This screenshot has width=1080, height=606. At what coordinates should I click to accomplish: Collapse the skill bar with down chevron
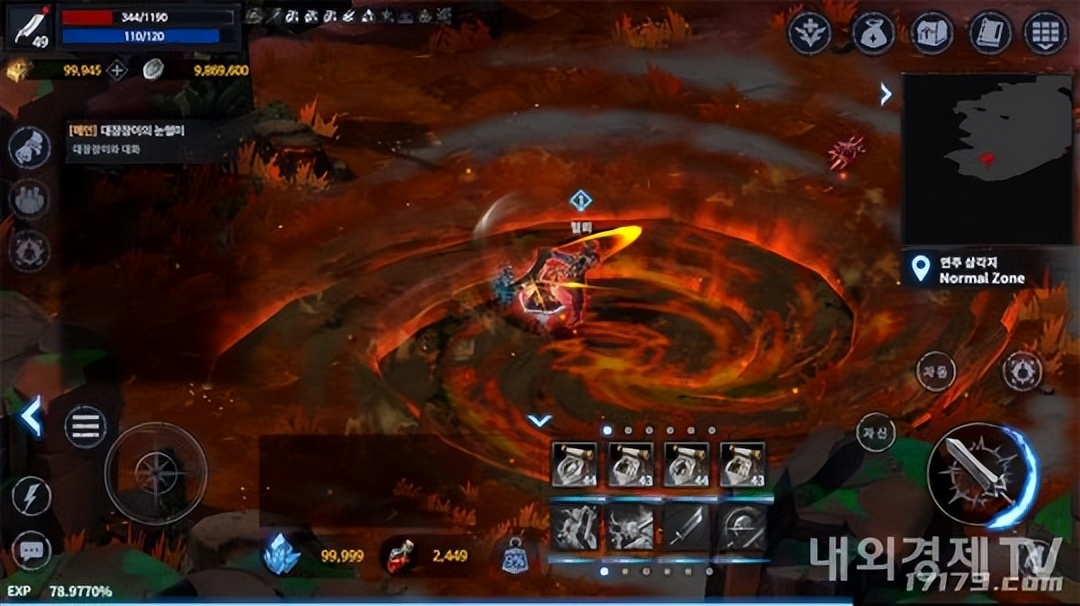[540, 421]
